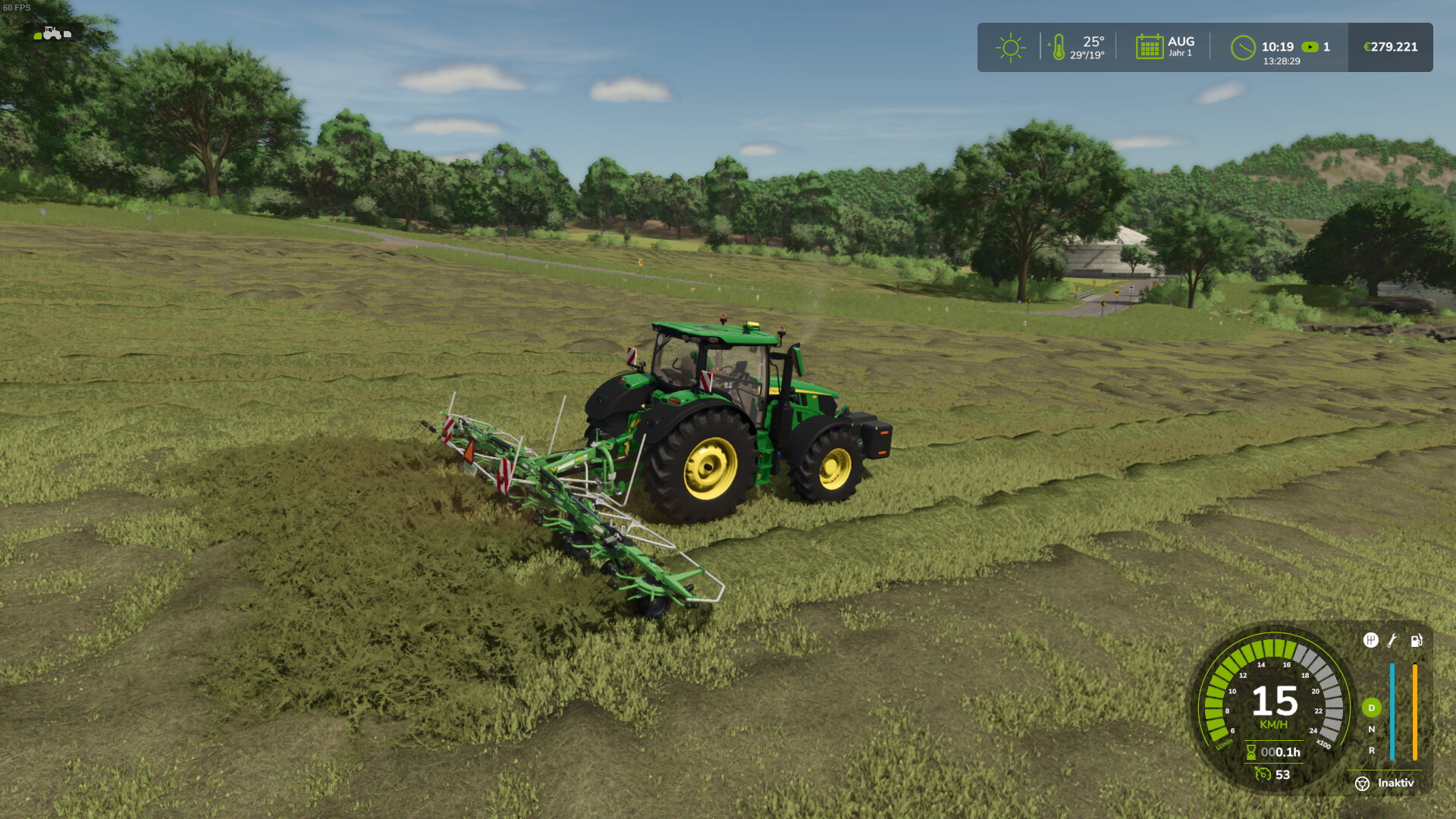Toggle the Inaktiv steering assist indicator
The height and width of the screenshot is (819, 1456).
(1363, 783)
